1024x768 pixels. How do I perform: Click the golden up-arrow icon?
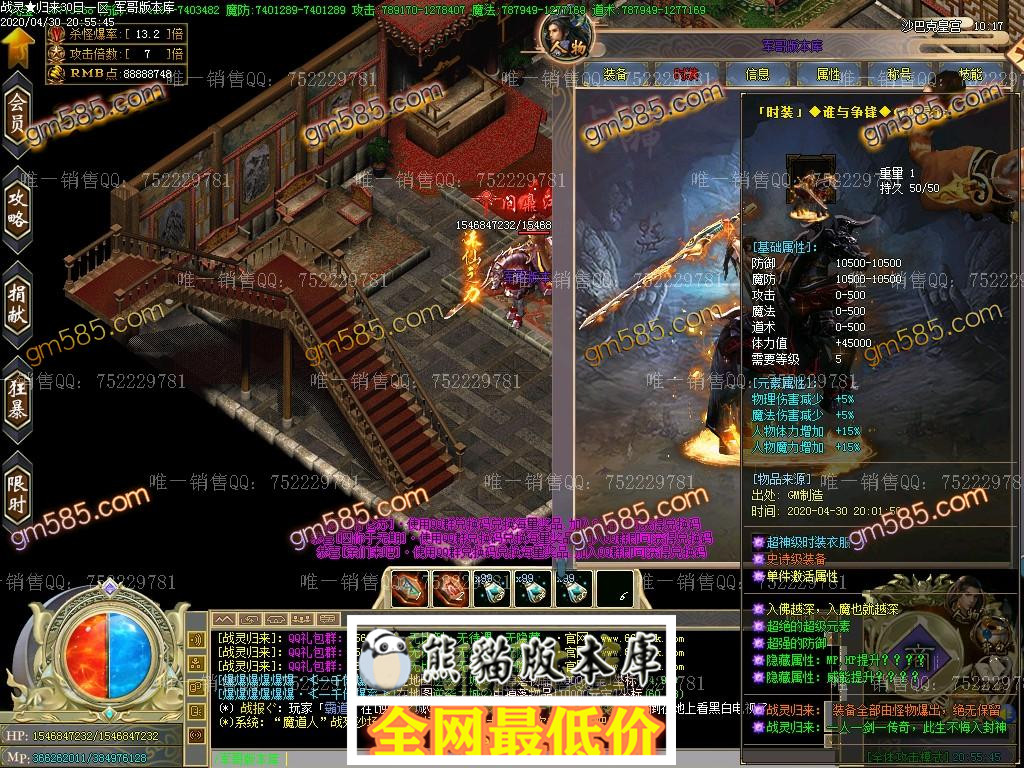pos(17,45)
